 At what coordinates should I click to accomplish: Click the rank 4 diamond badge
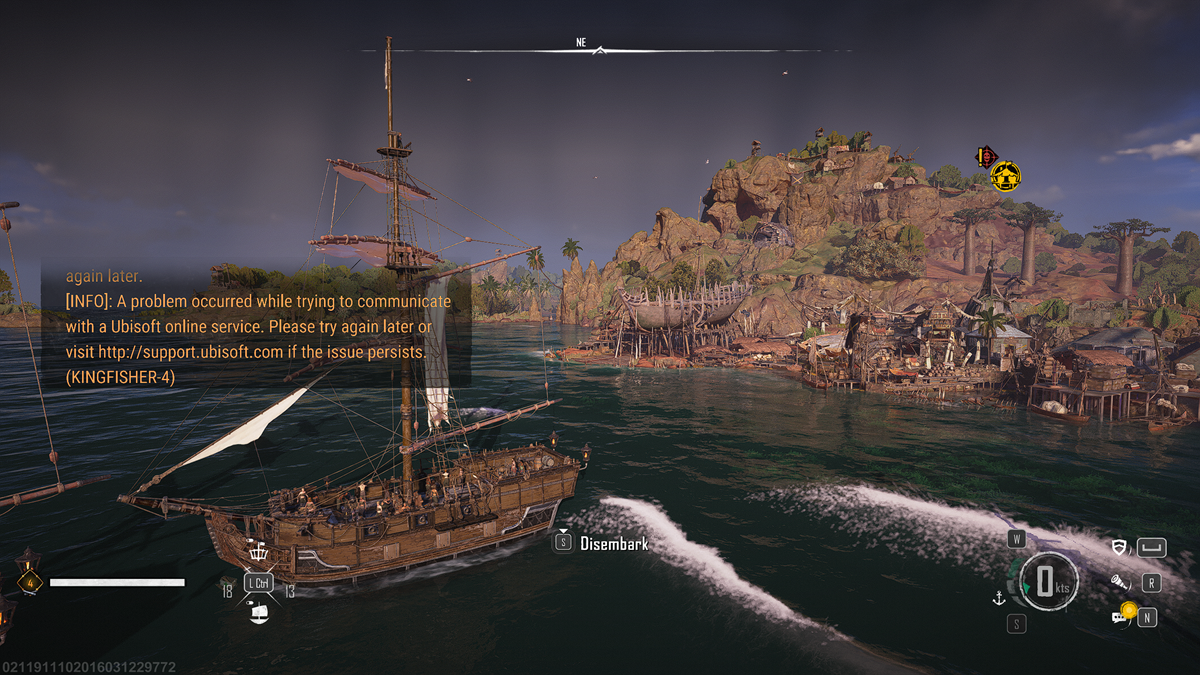pos(28,581)
